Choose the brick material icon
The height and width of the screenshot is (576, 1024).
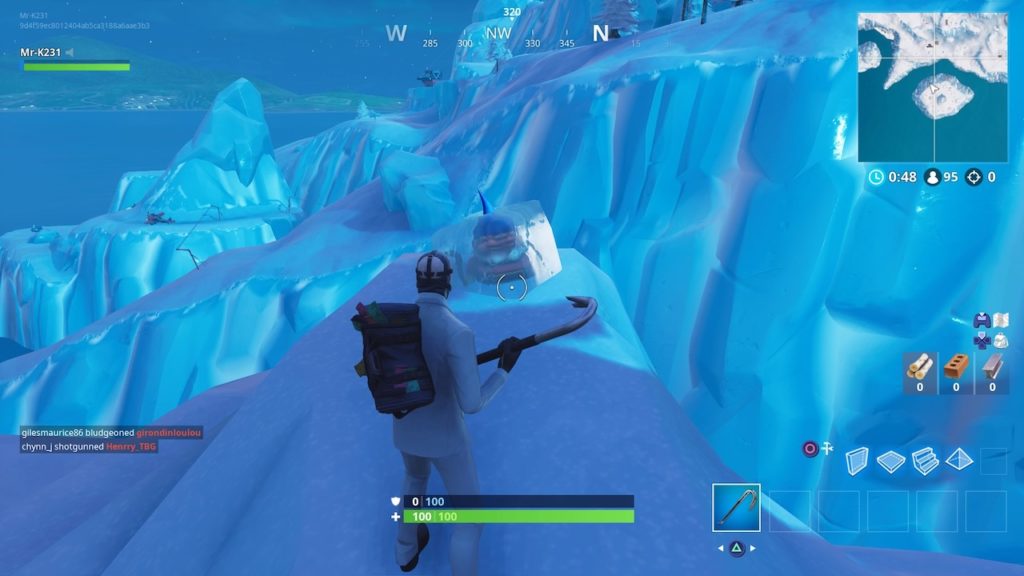(956, 368)
